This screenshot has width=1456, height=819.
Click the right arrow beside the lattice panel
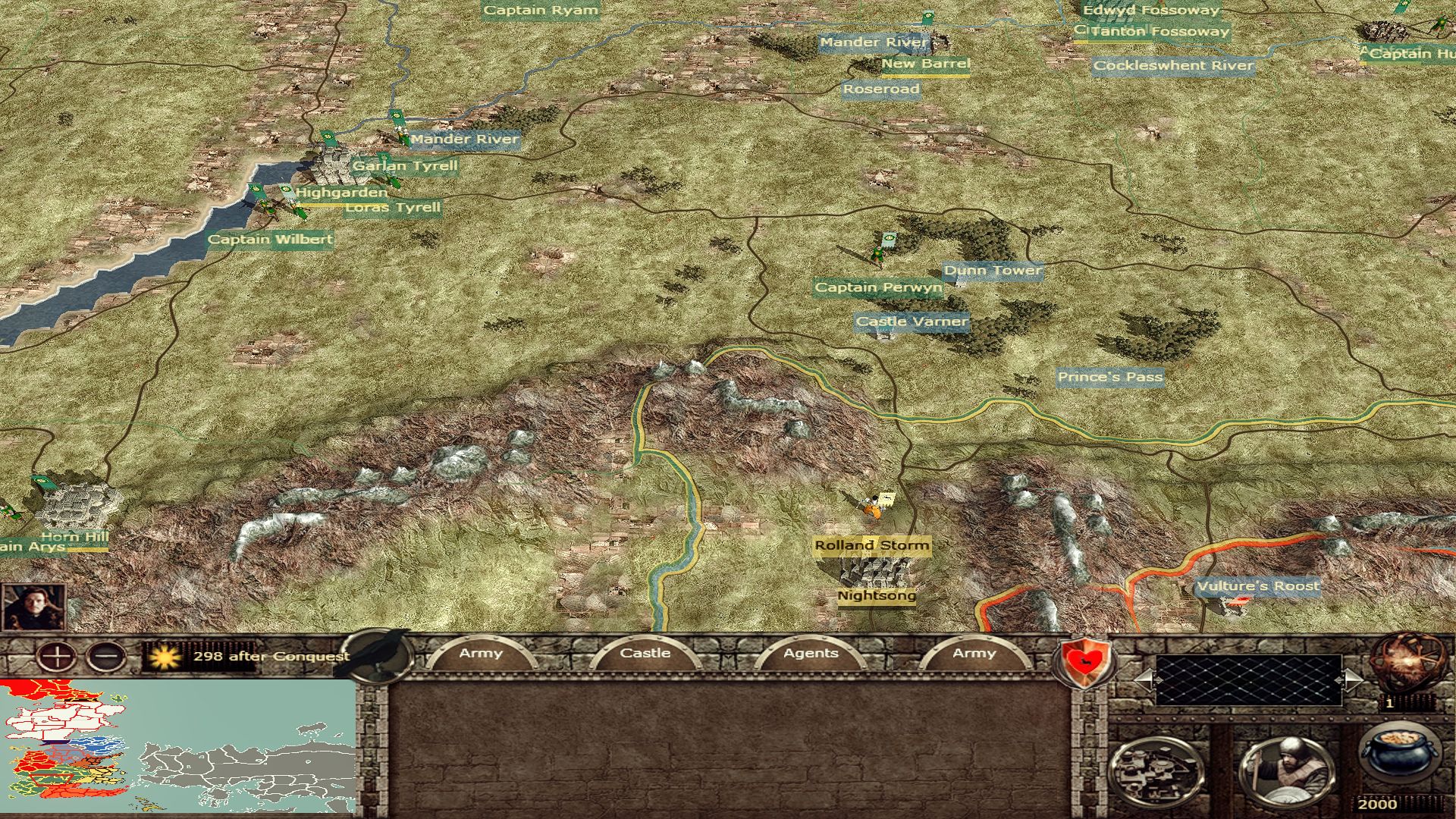[x=1352, y=679]
